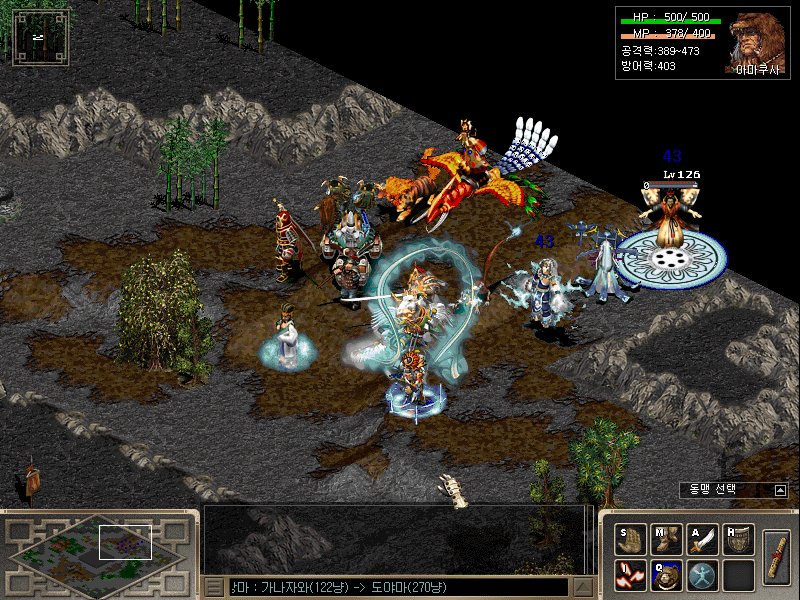Click the framed icon in the top-left corner

pyautogui.click(x=40, y=37)
